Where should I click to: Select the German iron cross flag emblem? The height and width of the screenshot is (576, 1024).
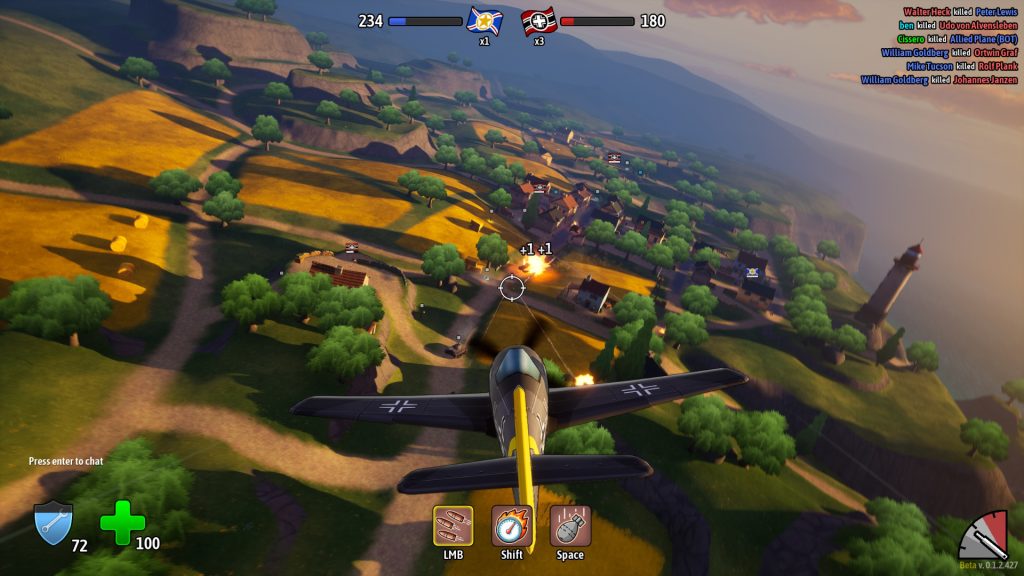coord(539,21)
